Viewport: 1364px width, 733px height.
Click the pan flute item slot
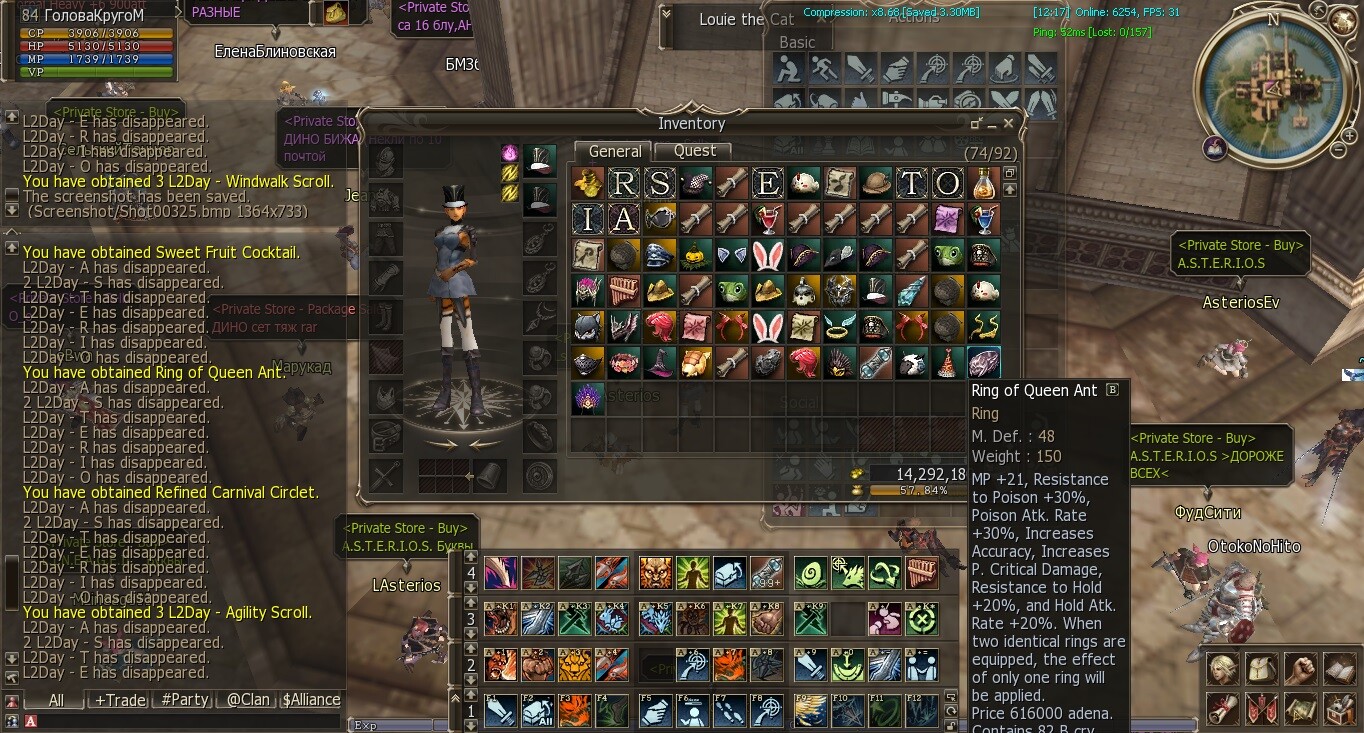tap(623, 291)
